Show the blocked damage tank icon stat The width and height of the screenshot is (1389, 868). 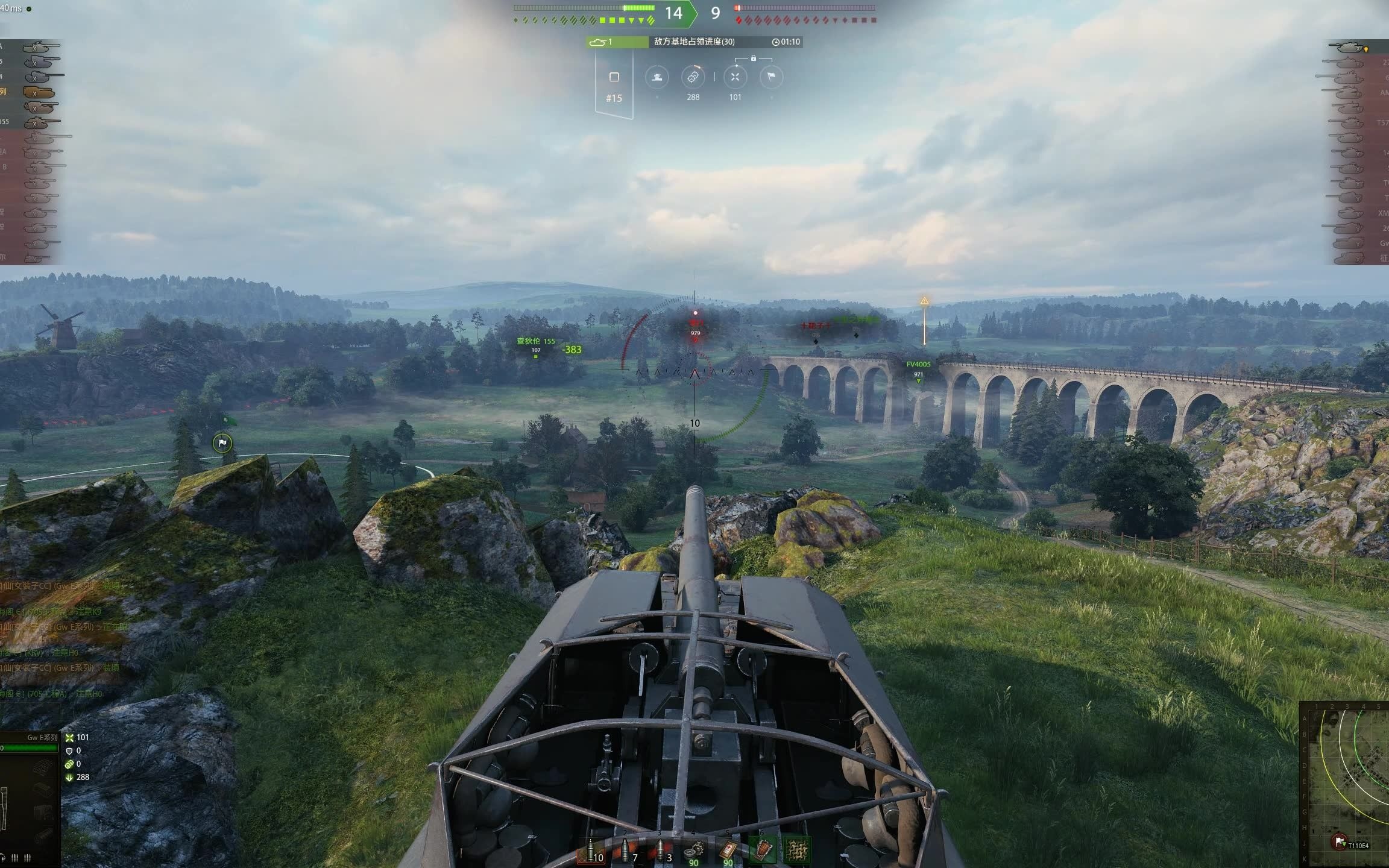tap(657, 77)
